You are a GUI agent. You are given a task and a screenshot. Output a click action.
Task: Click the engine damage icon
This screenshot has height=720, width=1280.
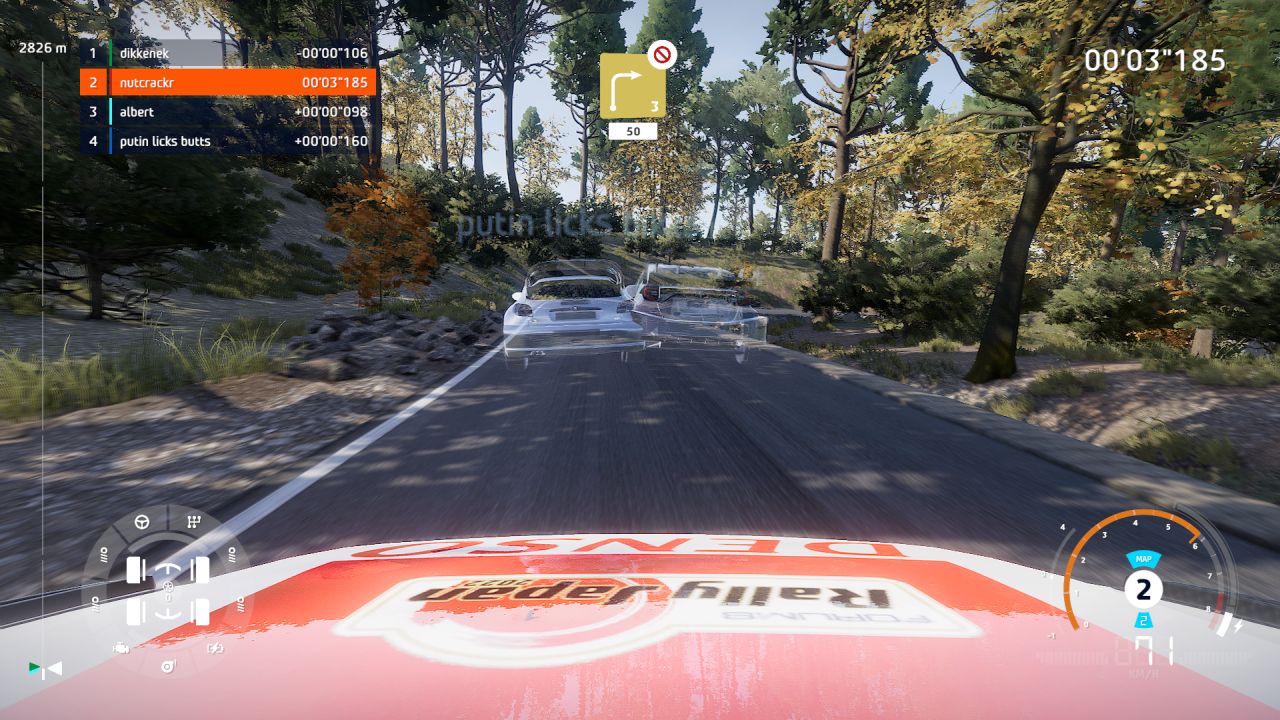click(x=121, y=648)
